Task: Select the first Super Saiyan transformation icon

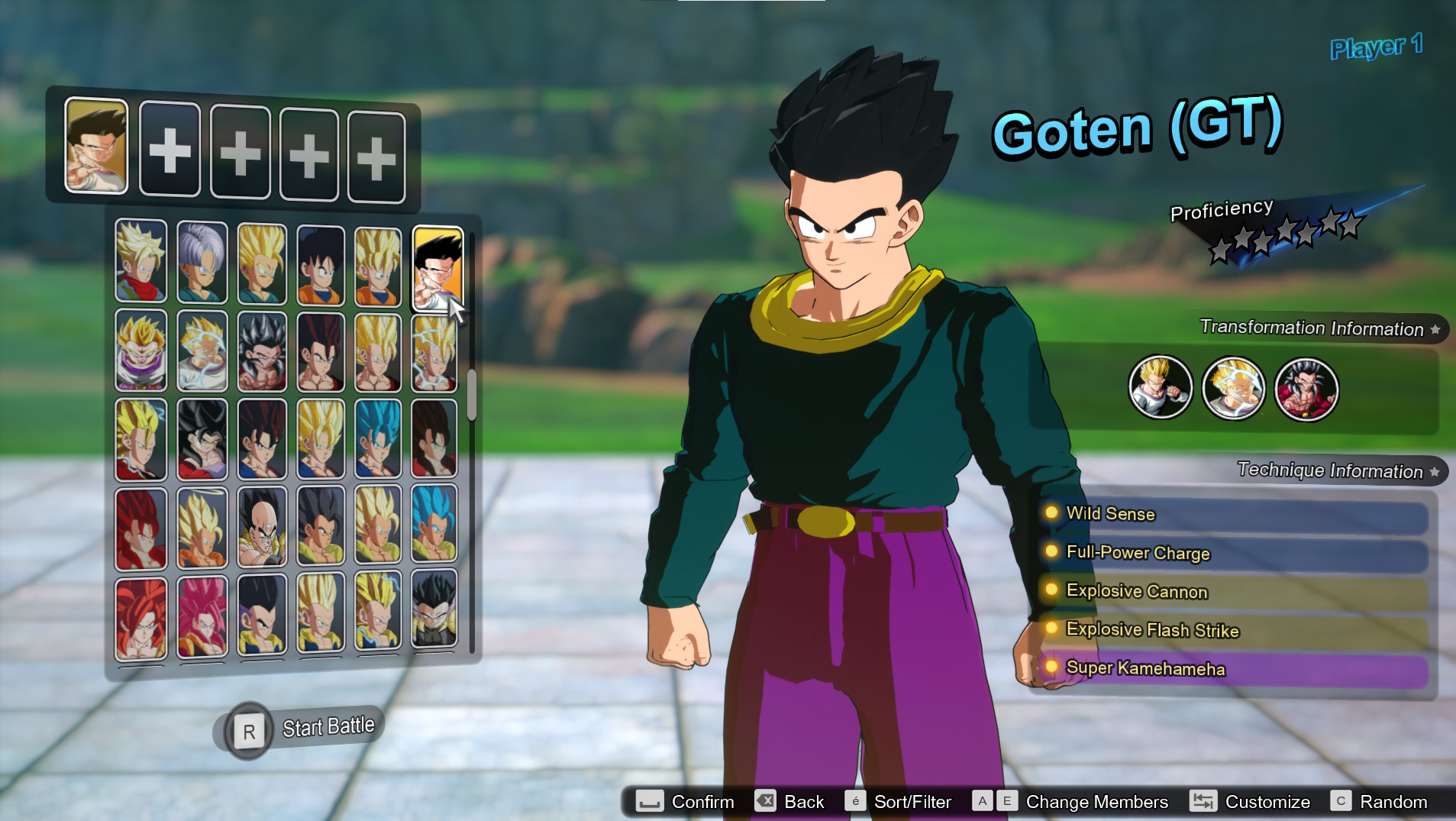Action: pos(1161,388)
